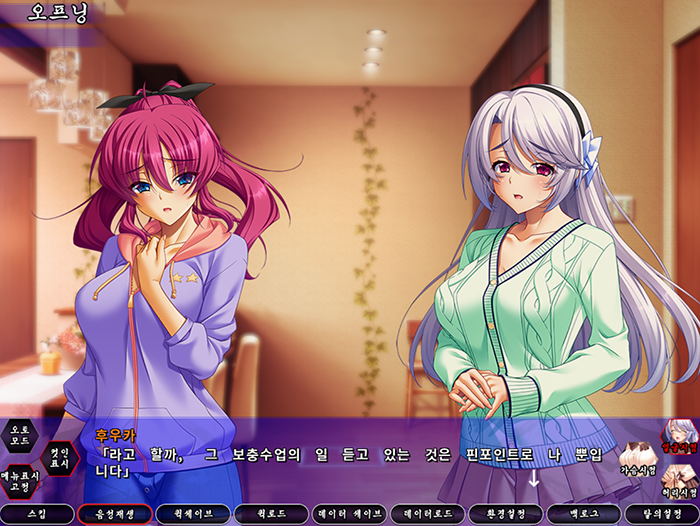Open 환경설정 settings

505,514
